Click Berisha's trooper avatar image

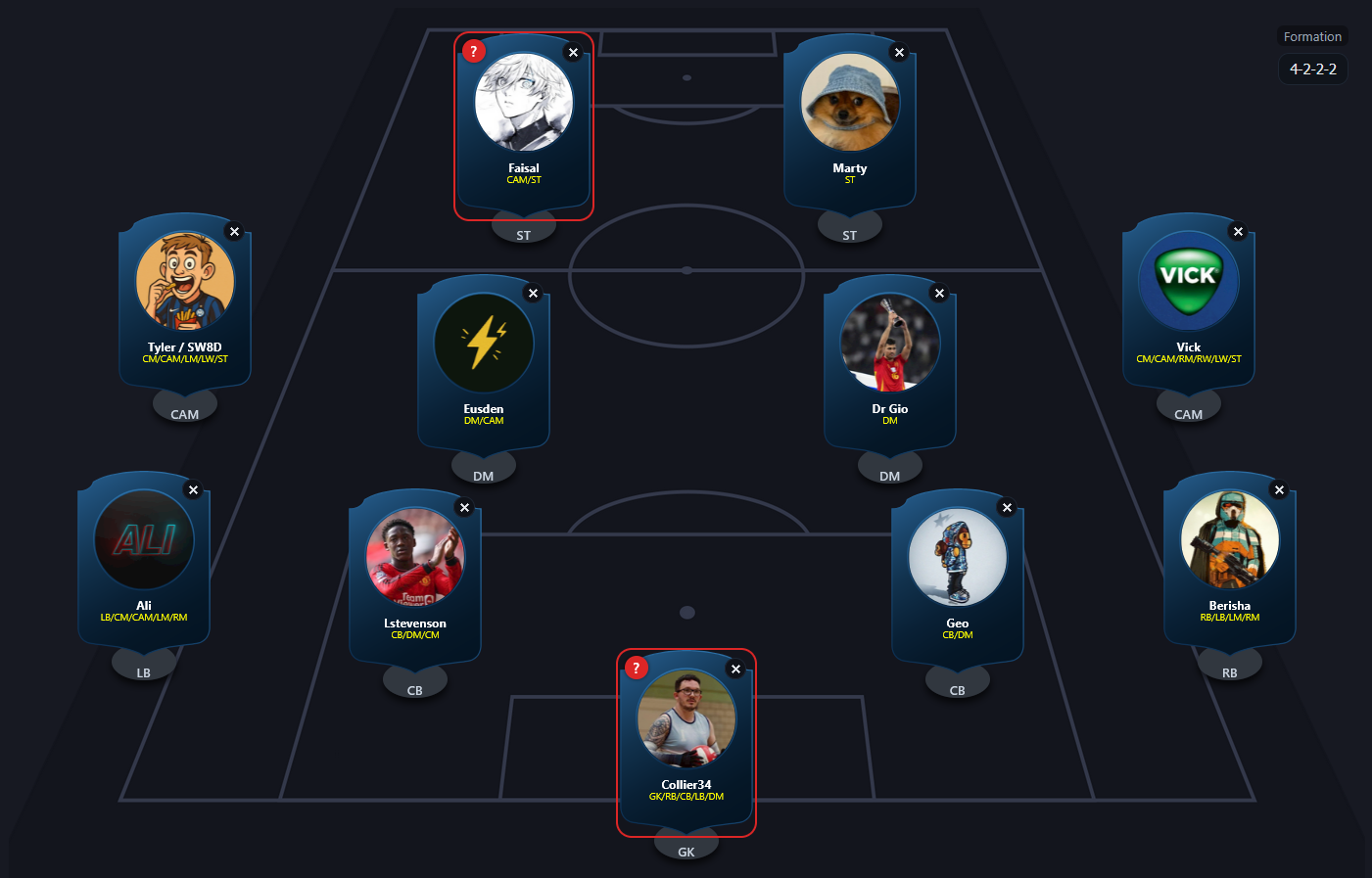point(1229,539)
